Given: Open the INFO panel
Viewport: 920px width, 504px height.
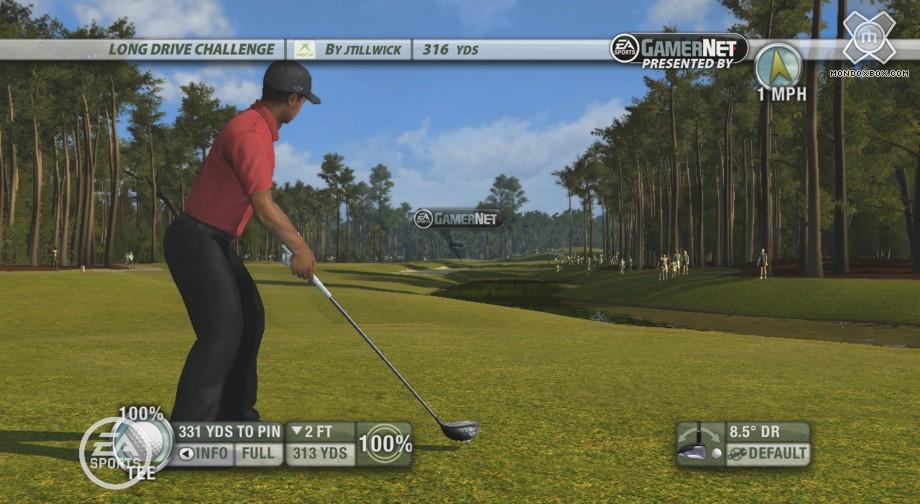Looking at the screenshot, I should click(204, 455).
